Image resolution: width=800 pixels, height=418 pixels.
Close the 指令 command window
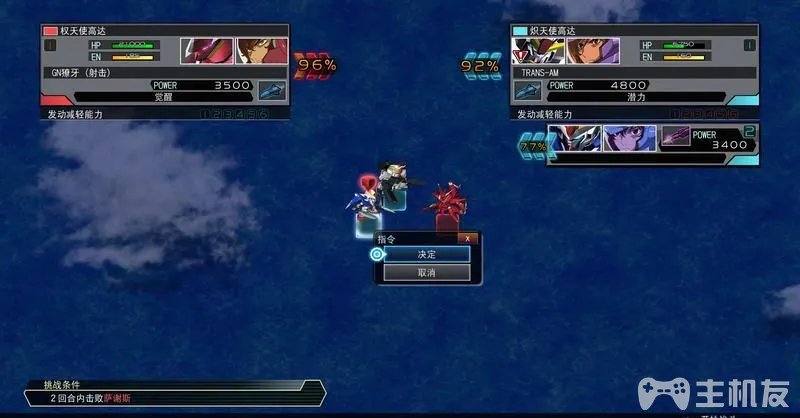coord(465,239)
